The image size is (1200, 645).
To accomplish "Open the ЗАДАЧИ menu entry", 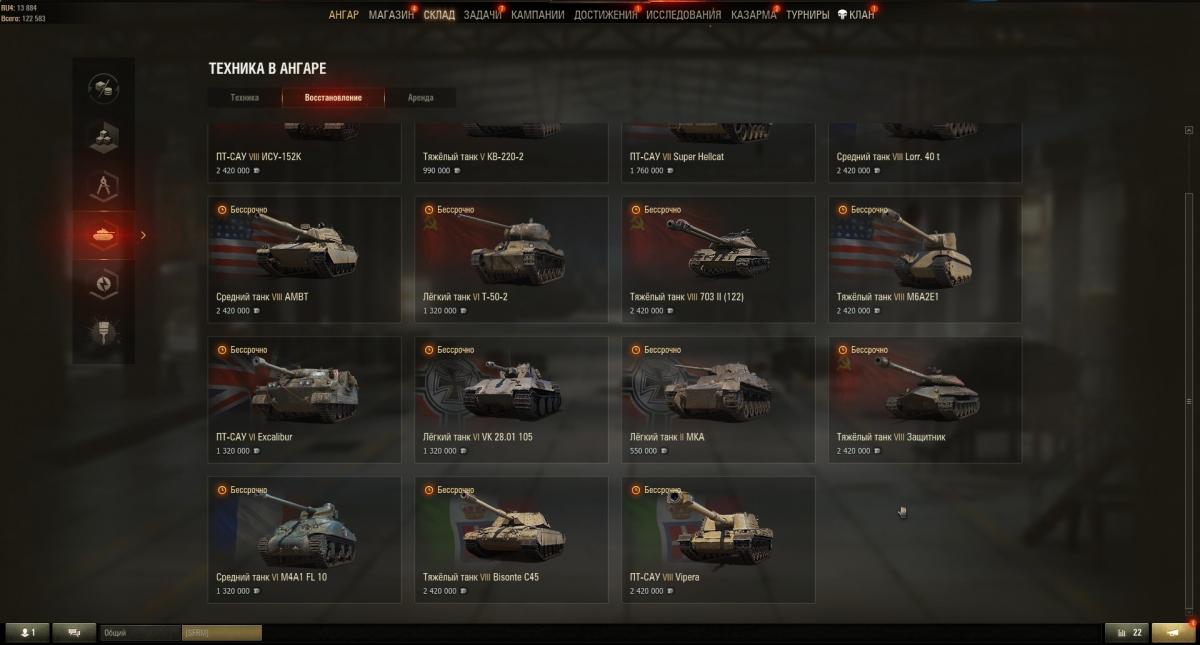I will pyautogui.click(x=482, y=15).
